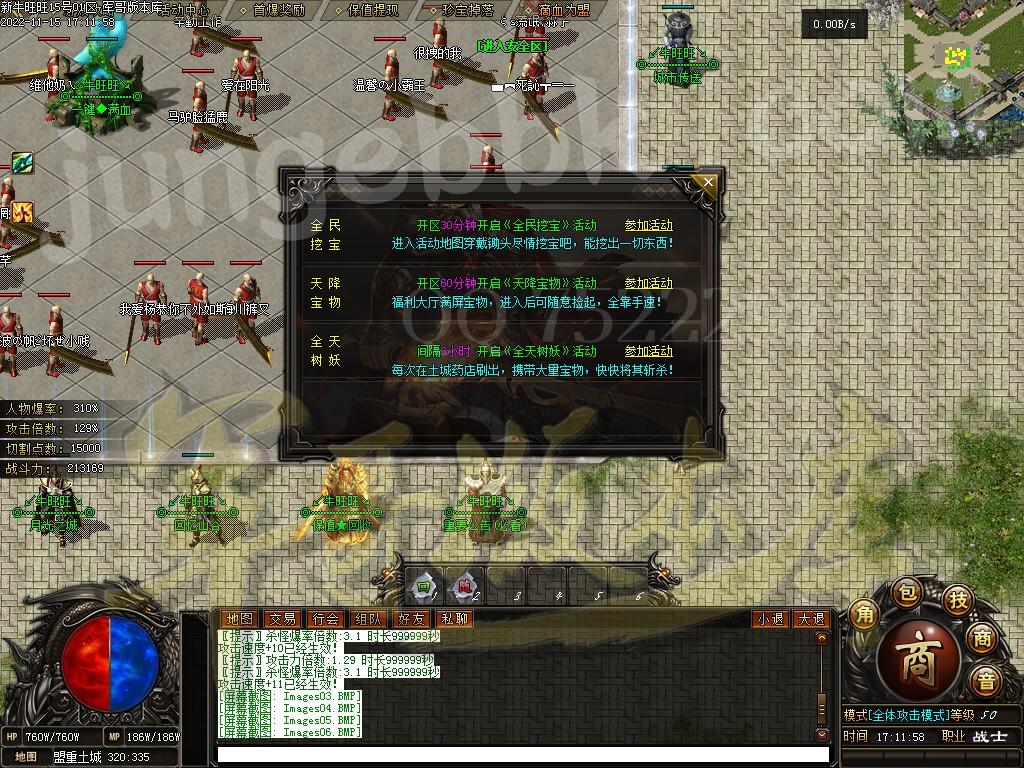
Task: Close the event list popup window
Action: pos(708,182)
